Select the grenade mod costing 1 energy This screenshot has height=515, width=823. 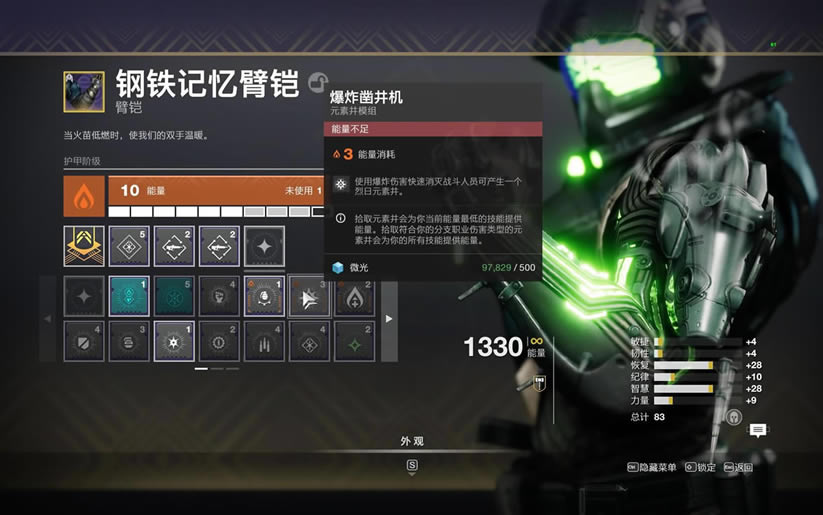click(264, 297)
